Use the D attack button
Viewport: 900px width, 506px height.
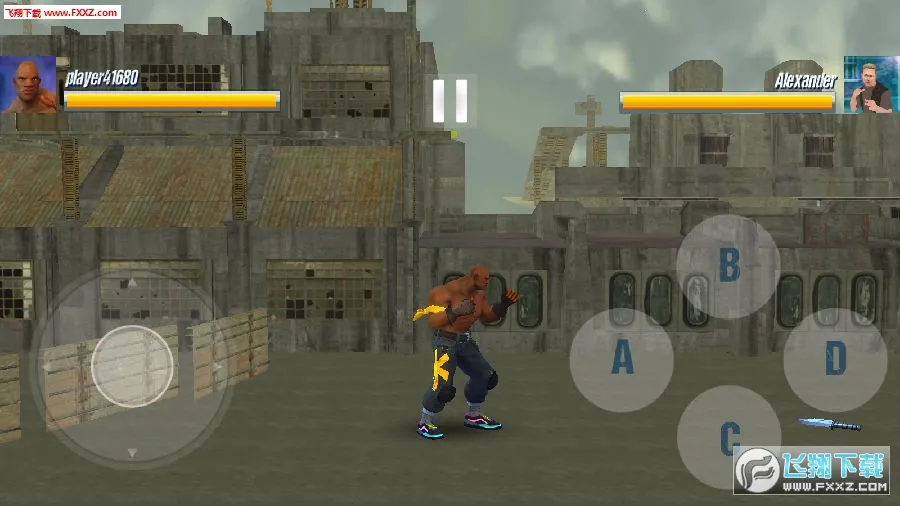pos(835,359)
